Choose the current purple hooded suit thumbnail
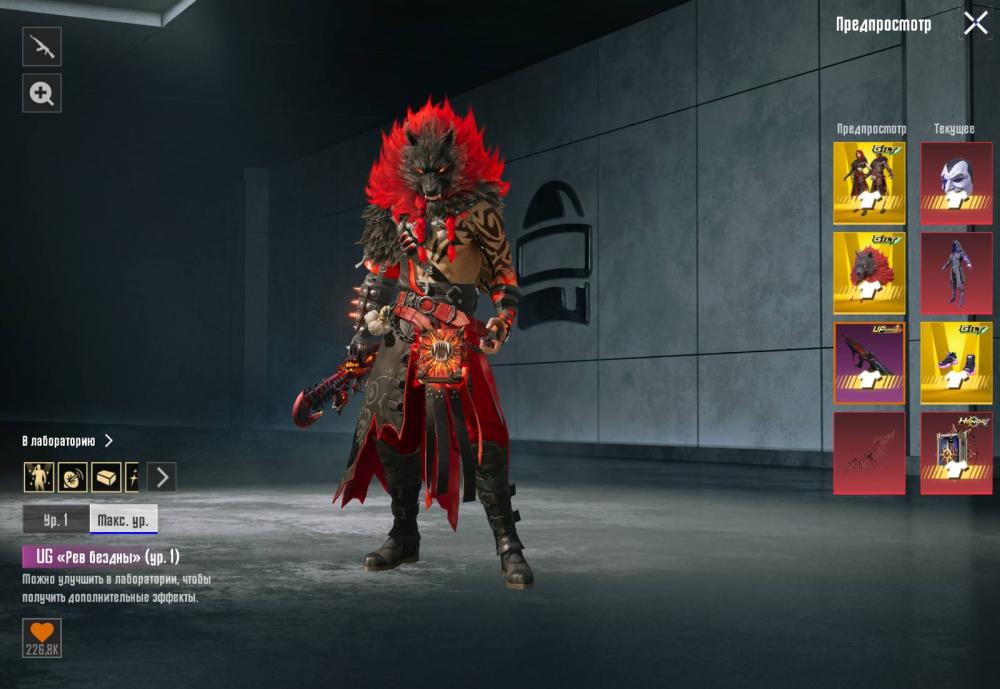Screen dimensions: 1000x689 tap(956, 273)
